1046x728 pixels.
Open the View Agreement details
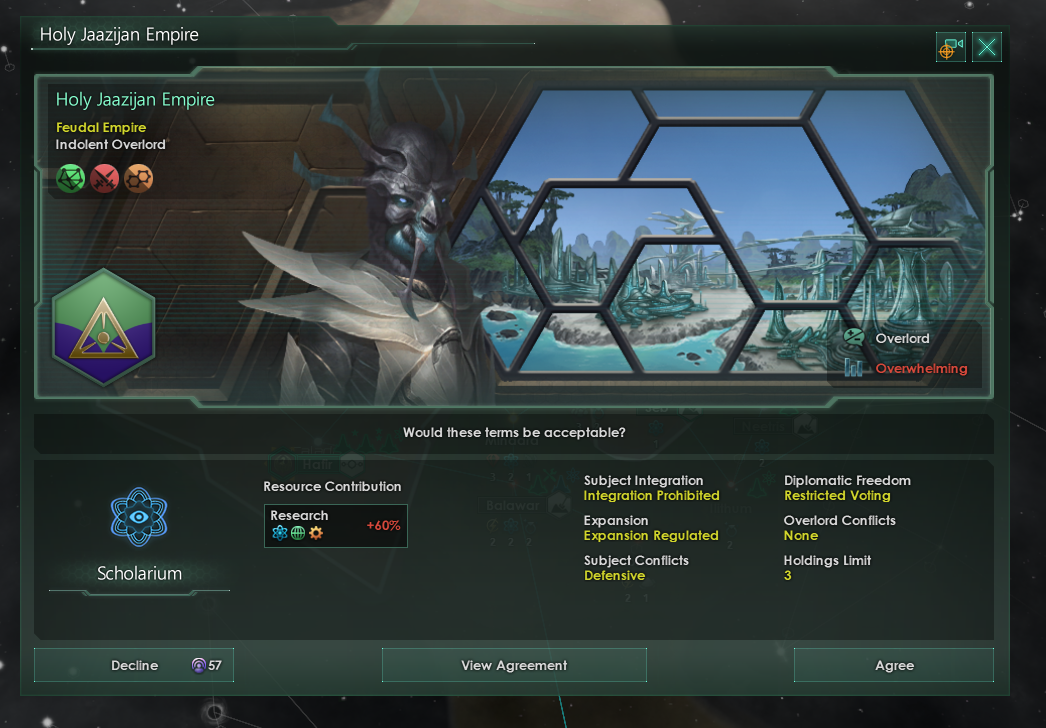pos(514,666)
